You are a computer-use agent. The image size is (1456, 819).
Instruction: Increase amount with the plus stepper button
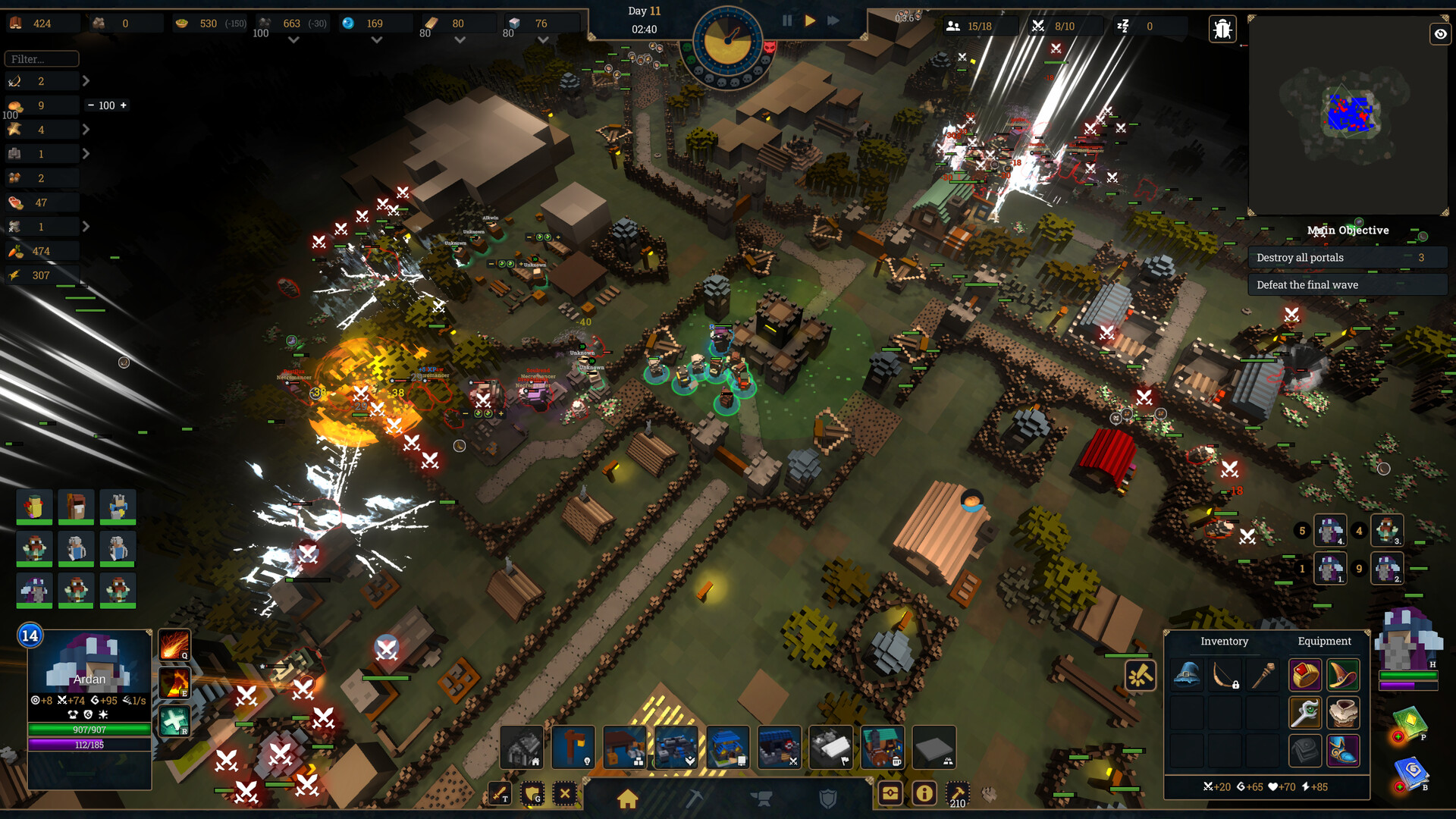tap(124, 105)
